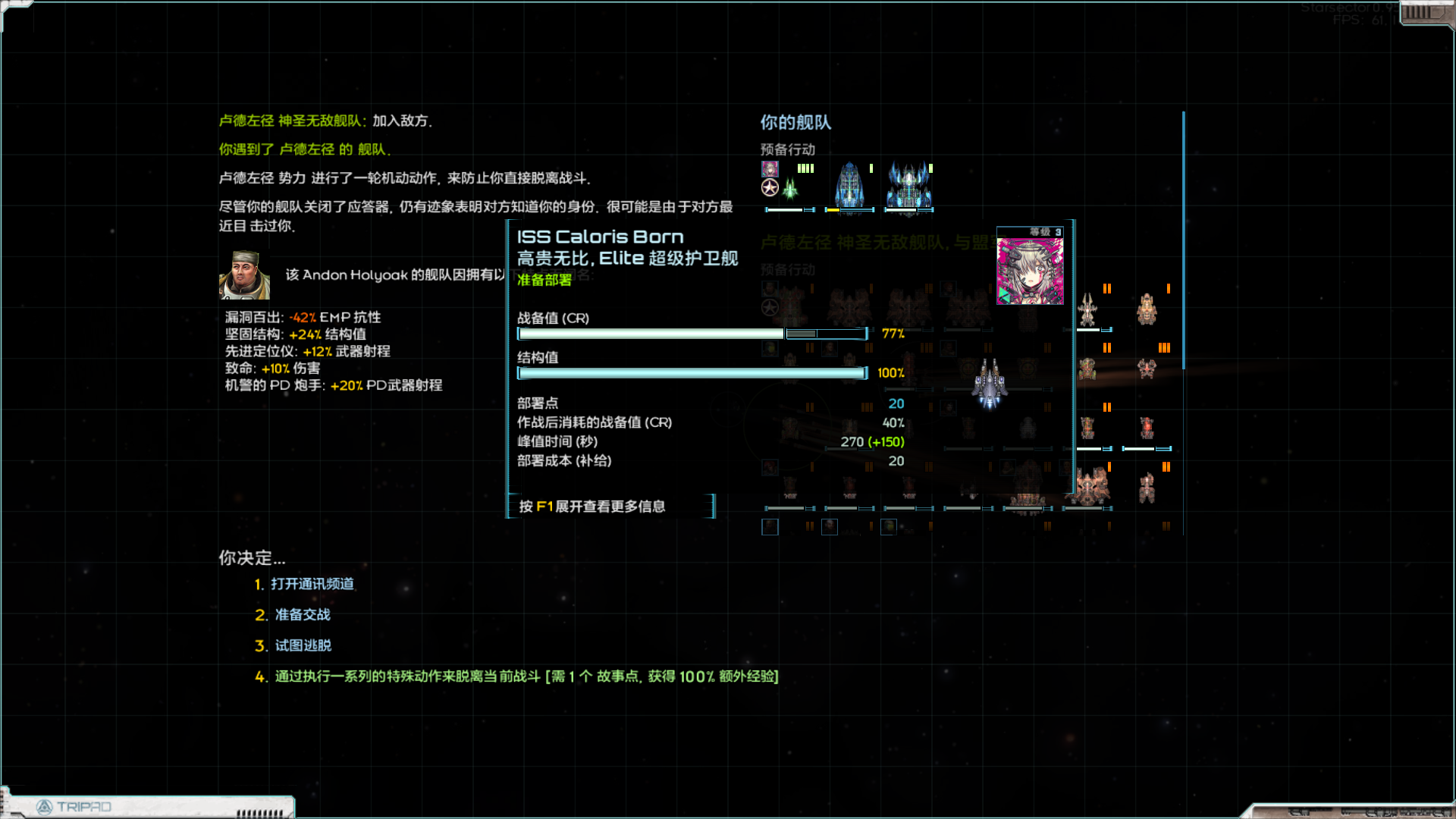The image size is (1456, 819).
Task: Click the star commander badge below the officer portrait
Action: pyautogui.click(x=769, y=188)
